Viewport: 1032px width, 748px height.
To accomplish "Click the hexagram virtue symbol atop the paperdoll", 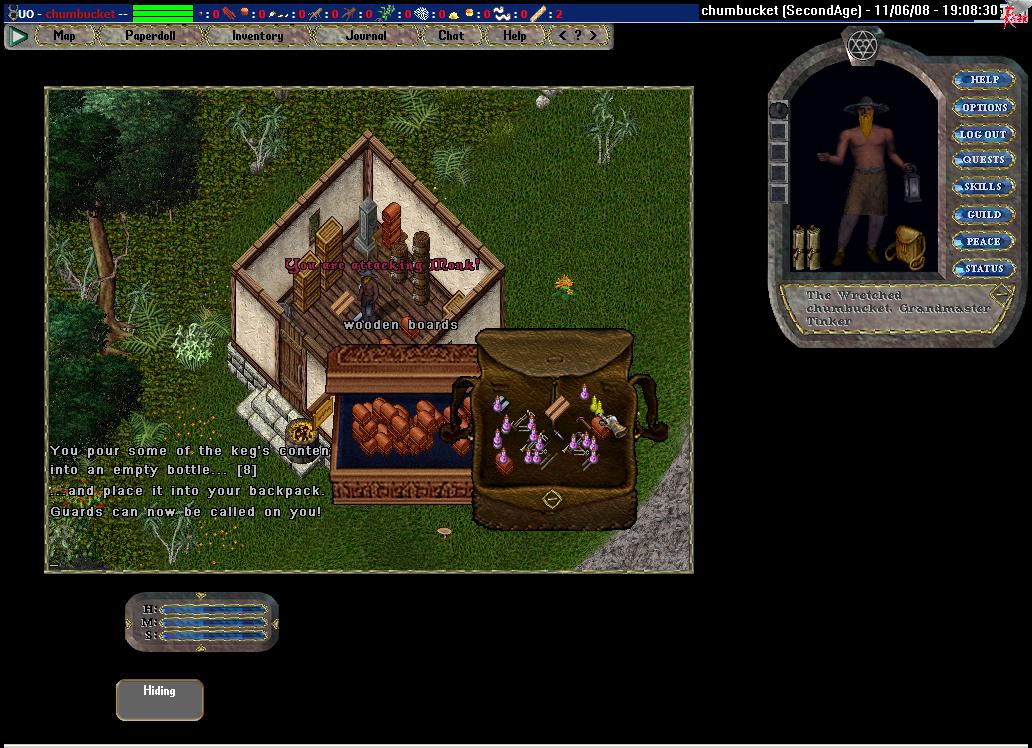I will tap(861, 45).
